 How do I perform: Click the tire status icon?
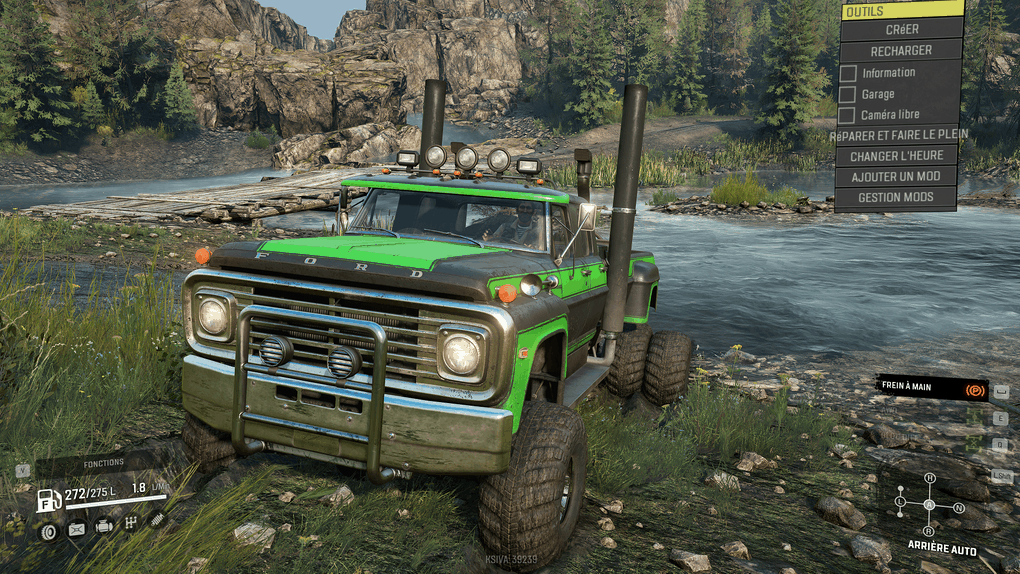point(48,530)
